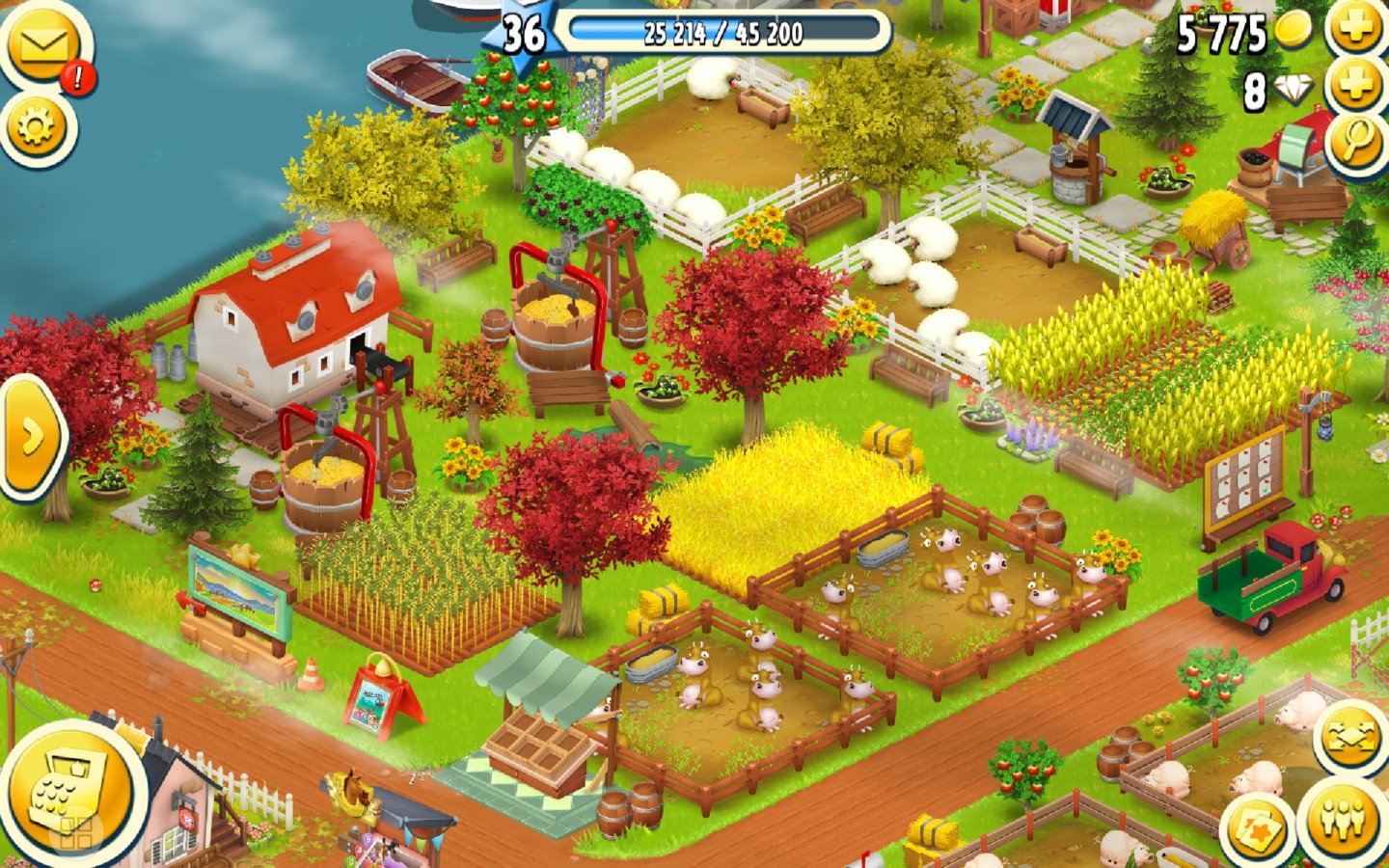Expand the yellow arrow side panel
The height and width of the screenshot is (868, 1389).
tap(30, 437)
